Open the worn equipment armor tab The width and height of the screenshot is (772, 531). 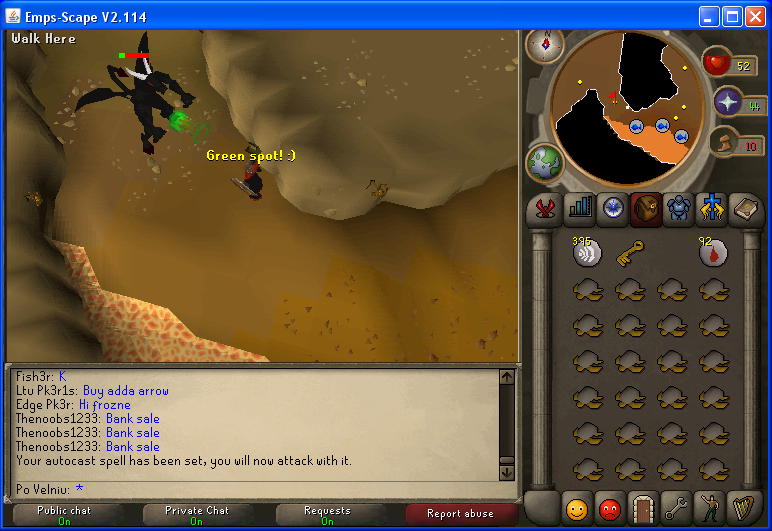coord(678,207)
